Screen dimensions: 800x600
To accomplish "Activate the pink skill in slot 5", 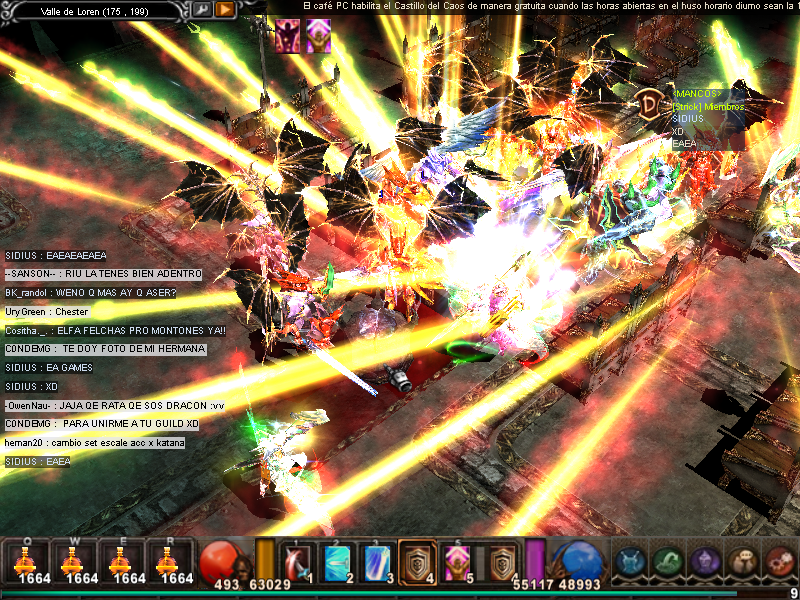I will pos(457,562).
